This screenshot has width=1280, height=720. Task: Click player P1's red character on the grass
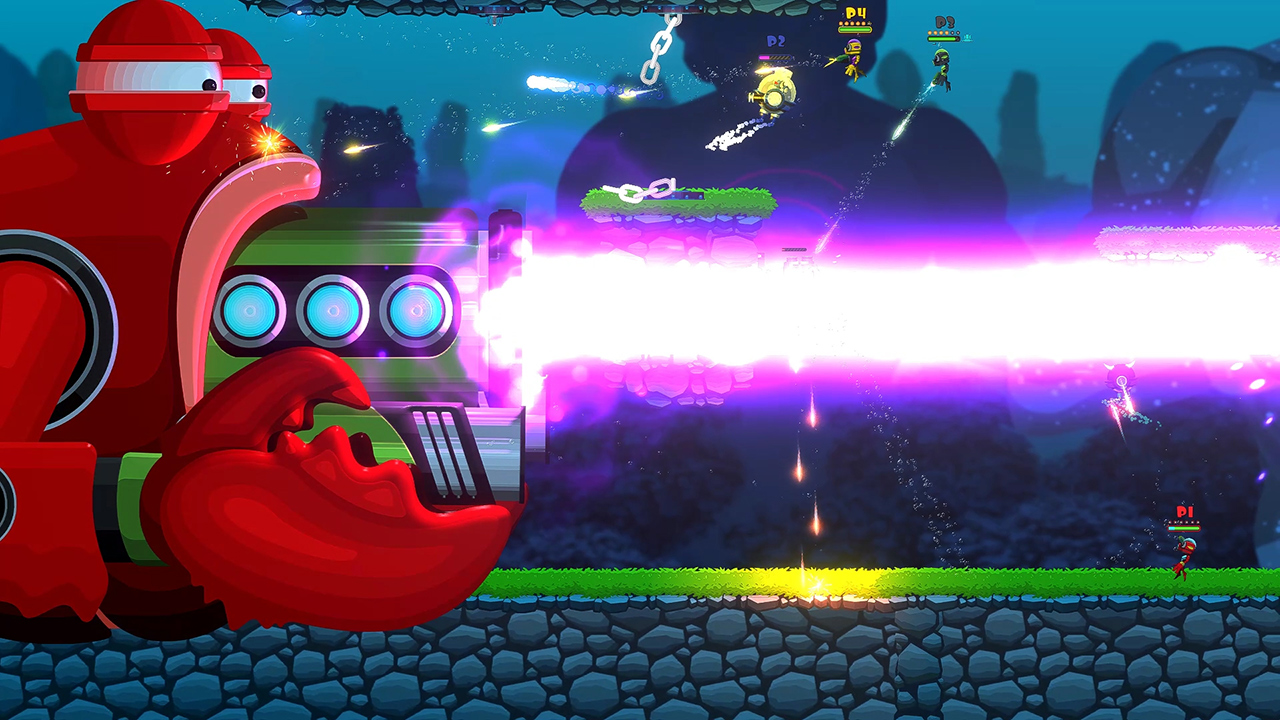point(1185,555)
